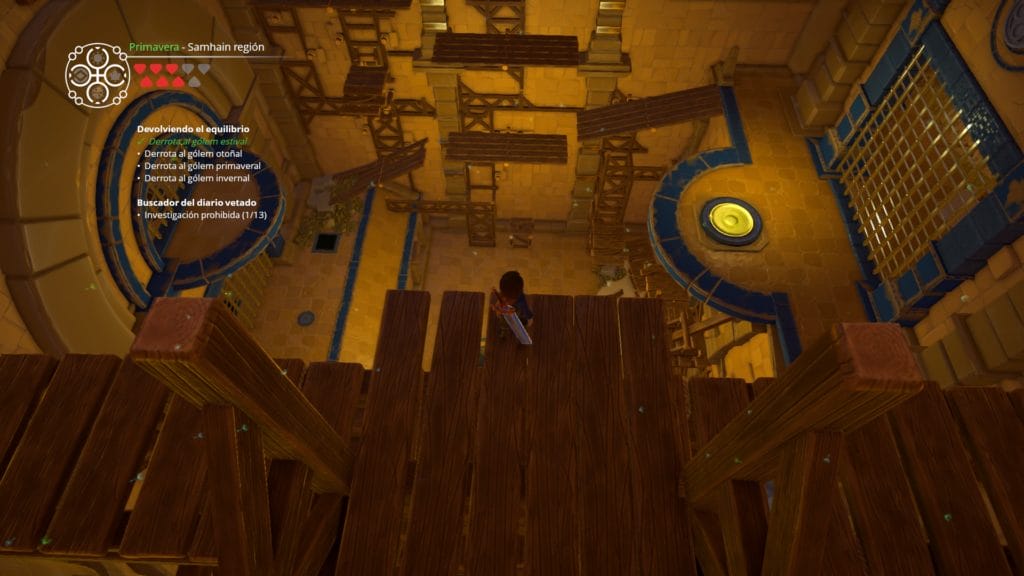
Task: Select the "Devolviendo el equilibrio" quest title
Action: 193,130
